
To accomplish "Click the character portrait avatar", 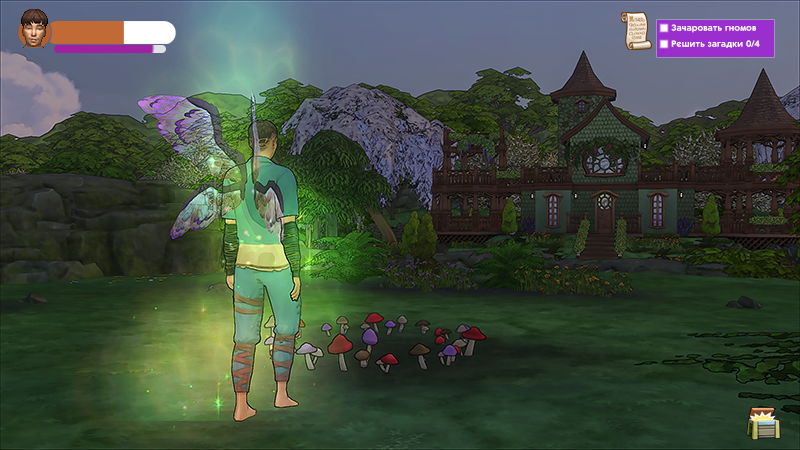I will click(x=34, y=33).
